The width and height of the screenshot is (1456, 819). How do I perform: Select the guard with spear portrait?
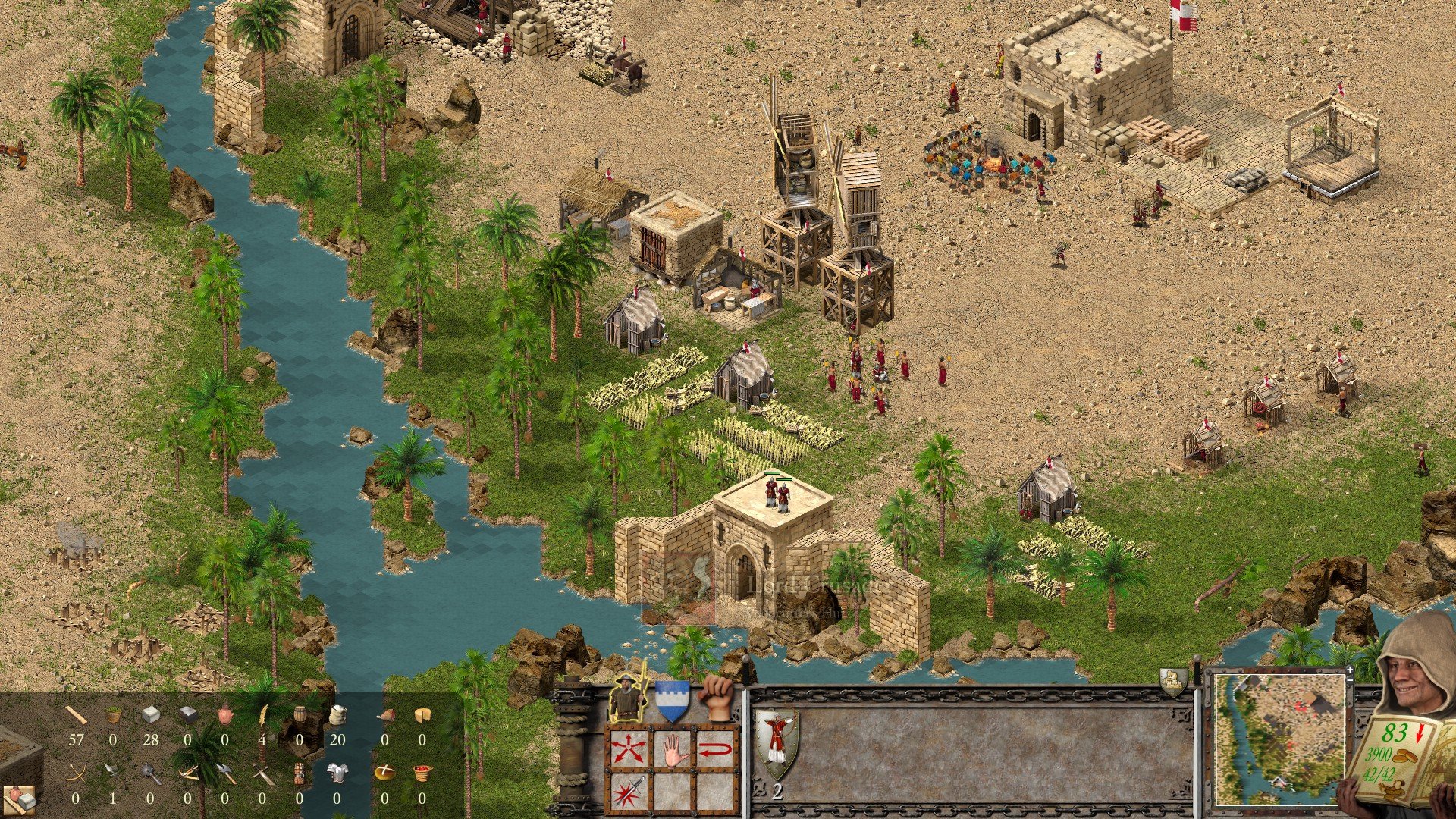tap(627, 696)
